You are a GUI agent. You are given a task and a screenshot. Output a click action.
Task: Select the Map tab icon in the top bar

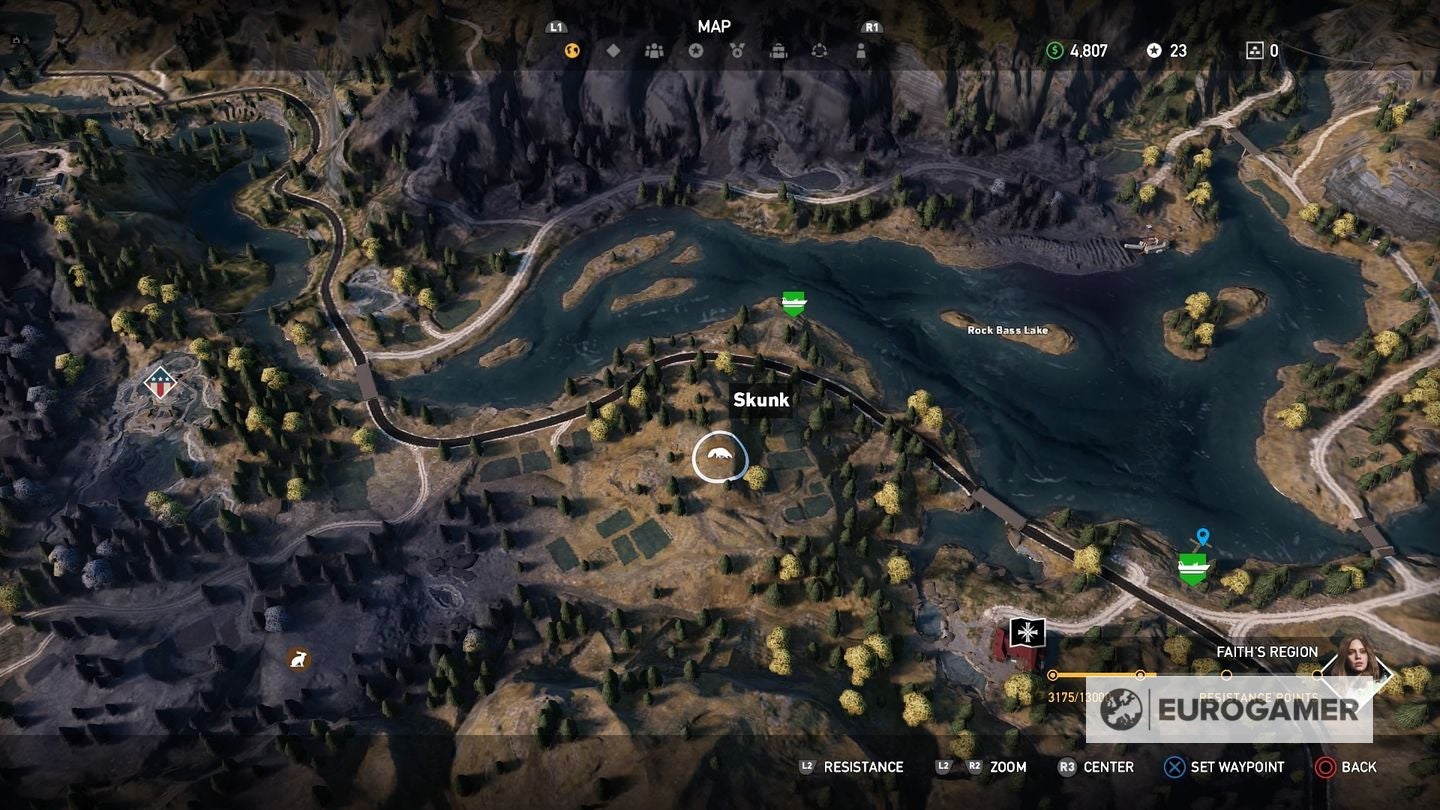(x=570, y=50)
